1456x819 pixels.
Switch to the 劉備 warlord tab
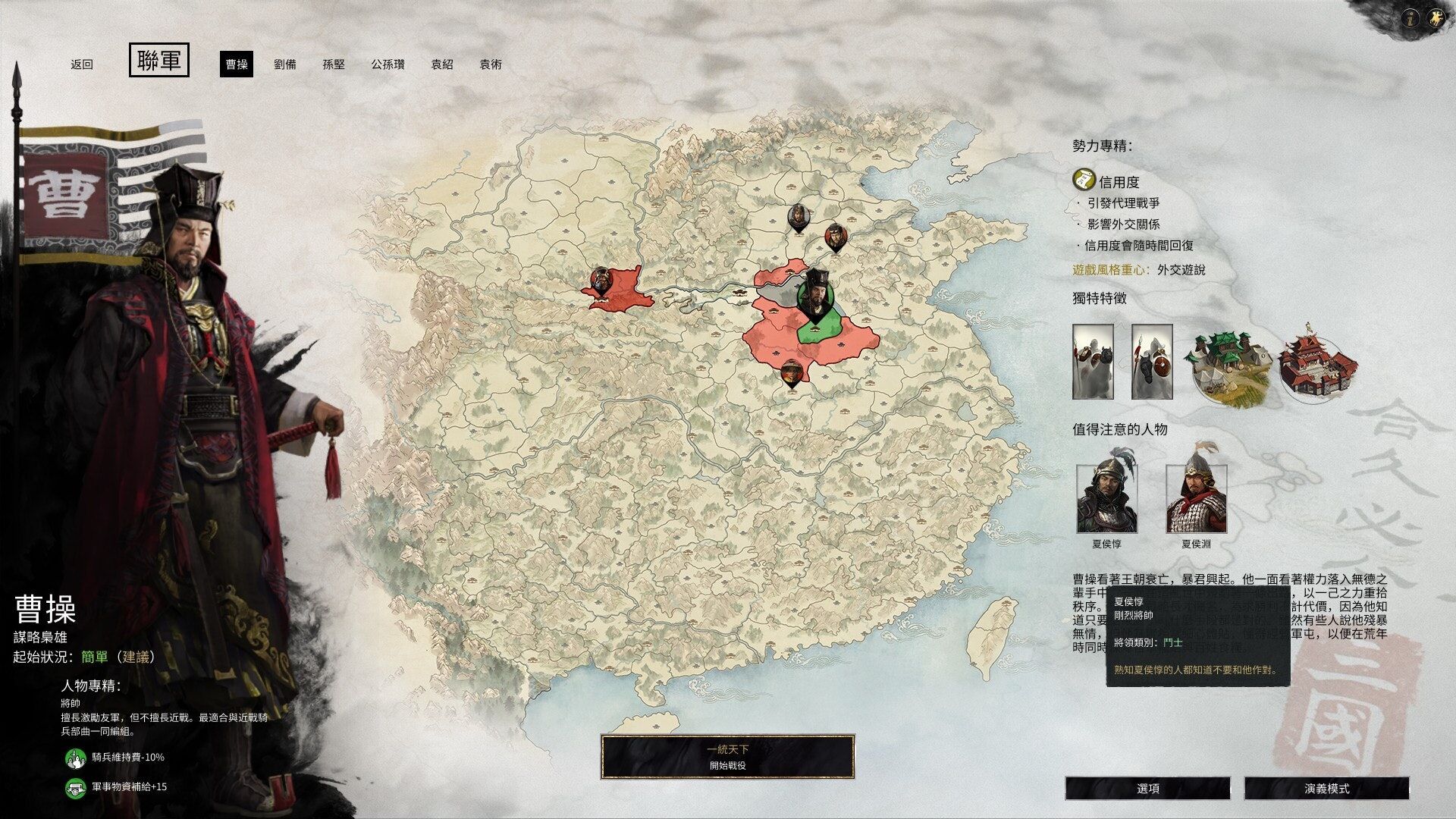point(285,64)
